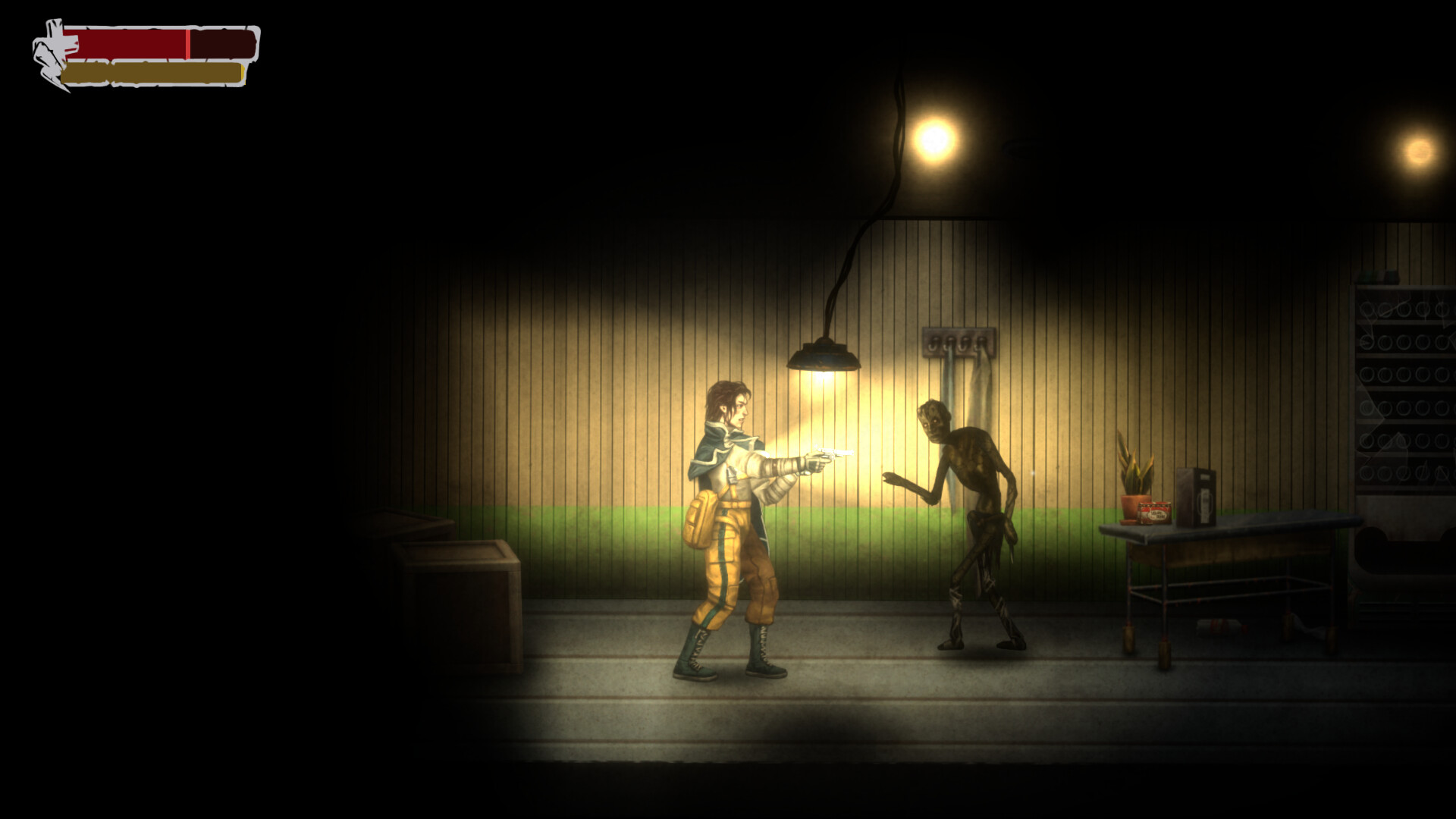1456x819 pixels.
Task: Click the yellow stamina bar in the HUD
Action: (152, 72)
